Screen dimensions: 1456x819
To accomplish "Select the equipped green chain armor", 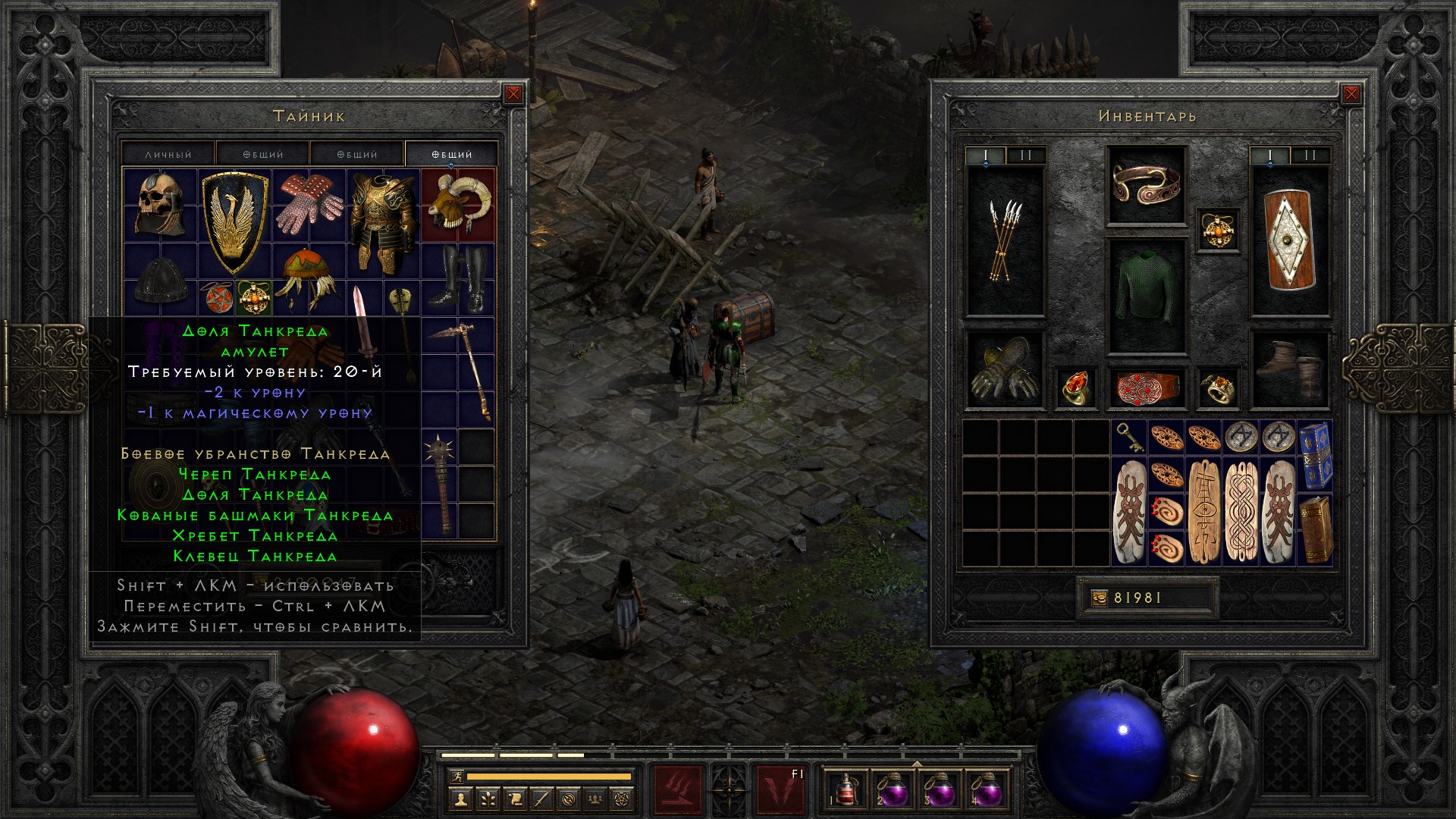I will pyautogui.click(x=1146, y=296).
